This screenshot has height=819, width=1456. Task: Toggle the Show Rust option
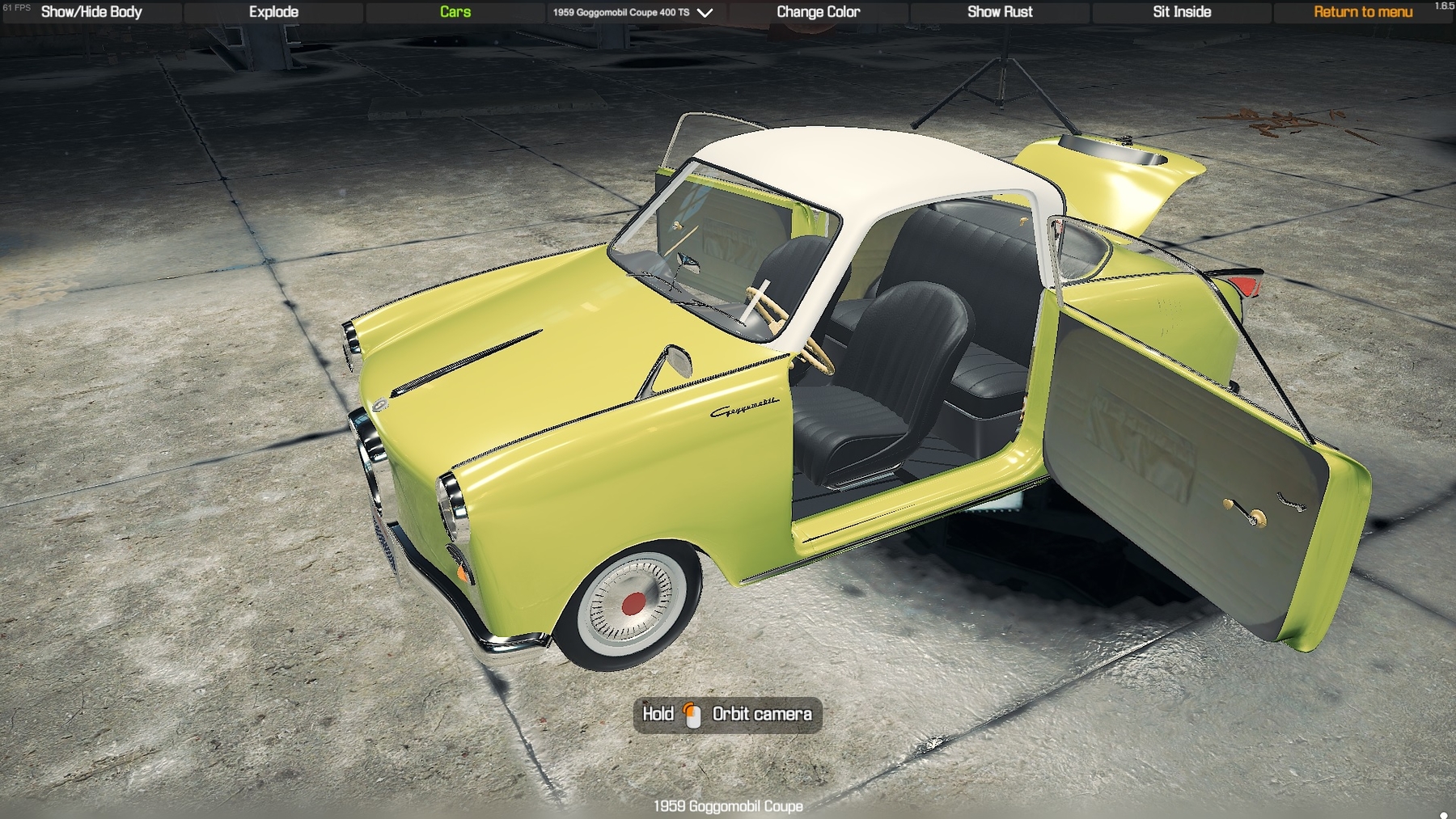1000,12
